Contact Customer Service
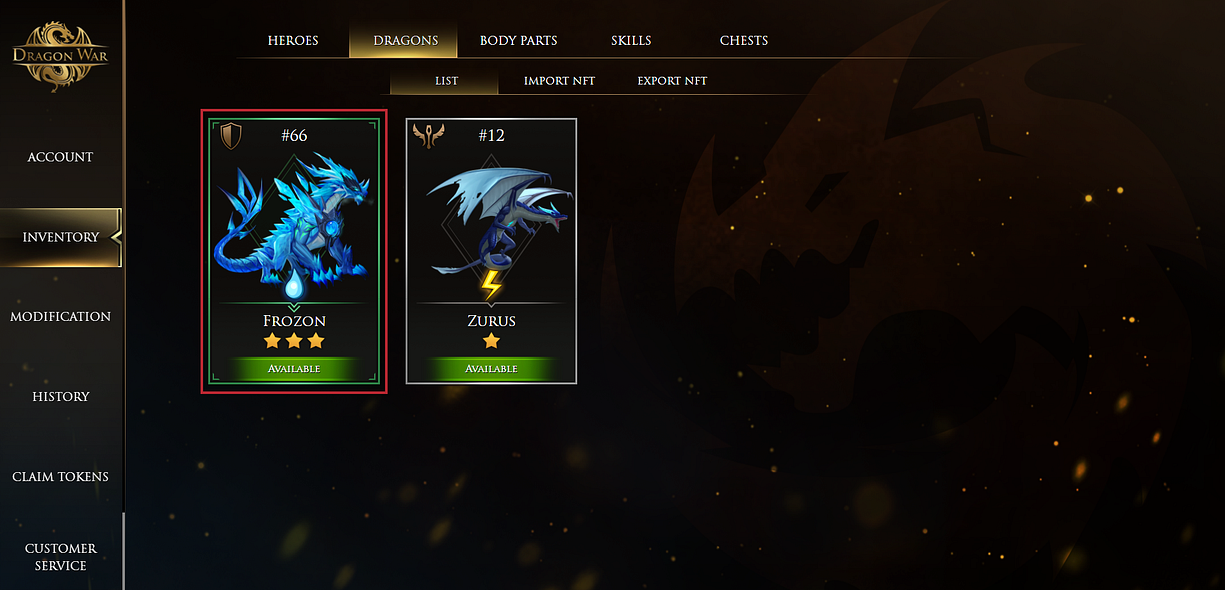 (x=60, y=557)
